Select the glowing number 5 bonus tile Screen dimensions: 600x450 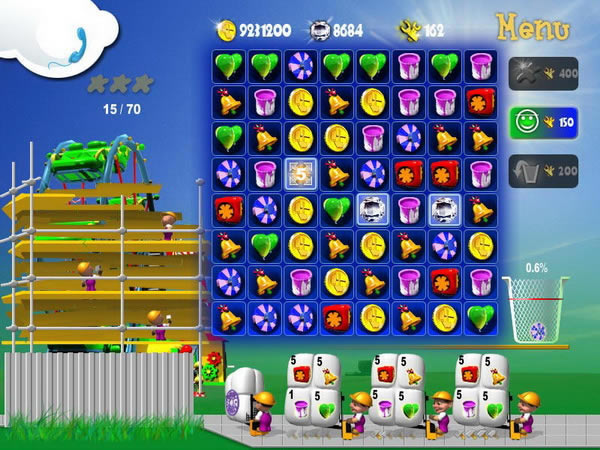[x=299, y=173]
